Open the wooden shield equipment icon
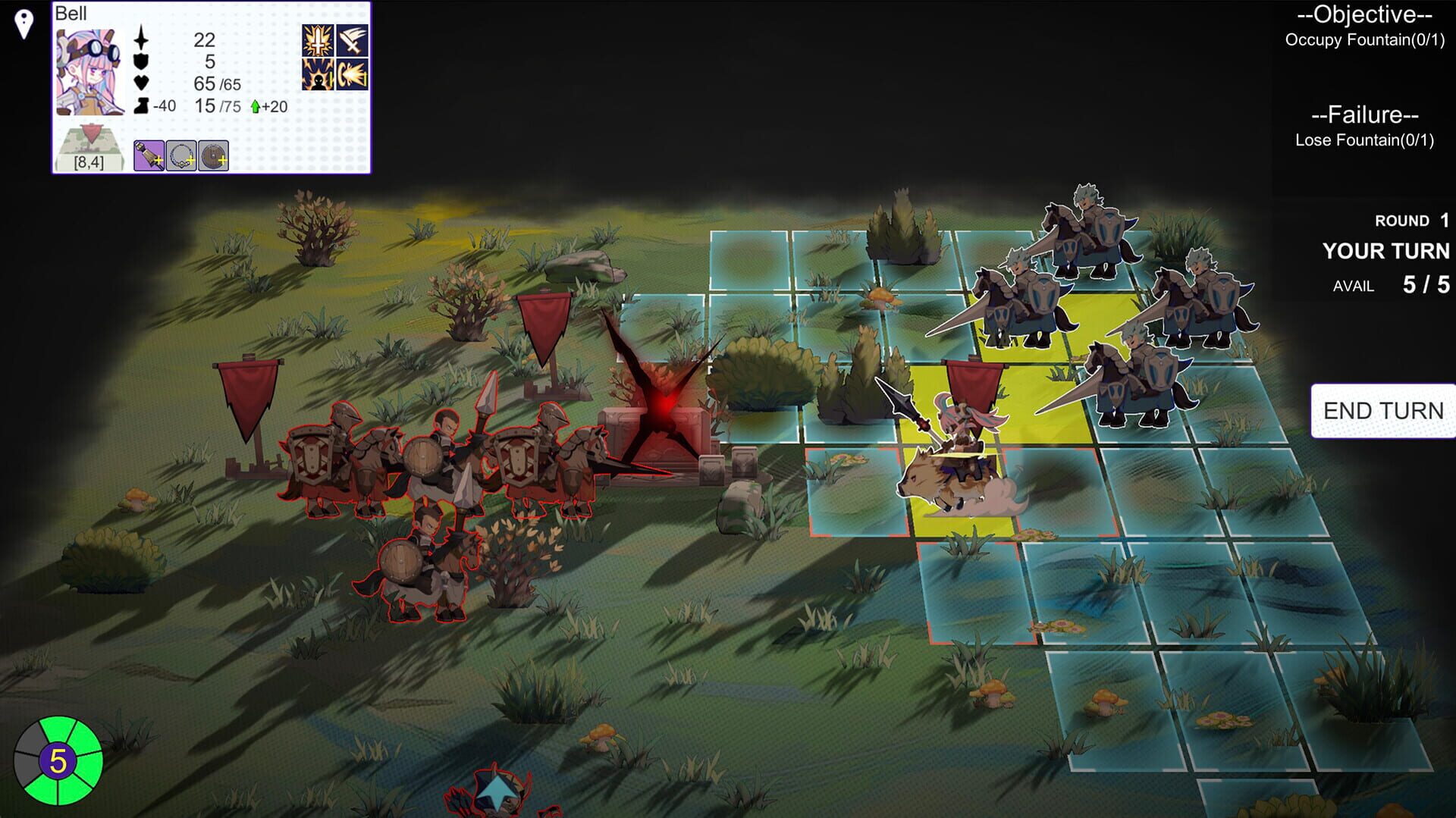The width and height of the screenshot is (1456, 818). (x=213, y=155)
